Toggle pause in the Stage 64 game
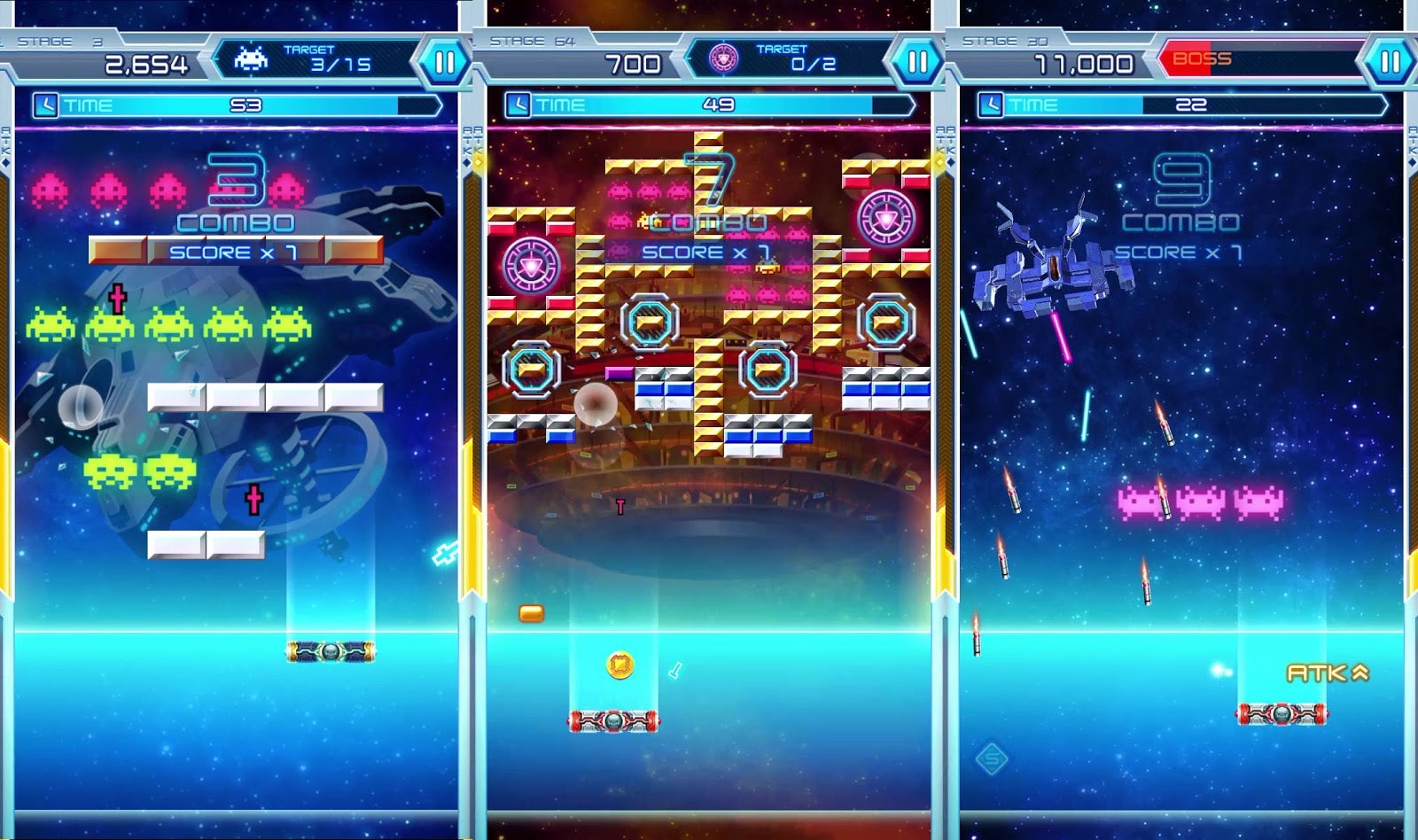The image size is (1418, 840). [919, 62]
